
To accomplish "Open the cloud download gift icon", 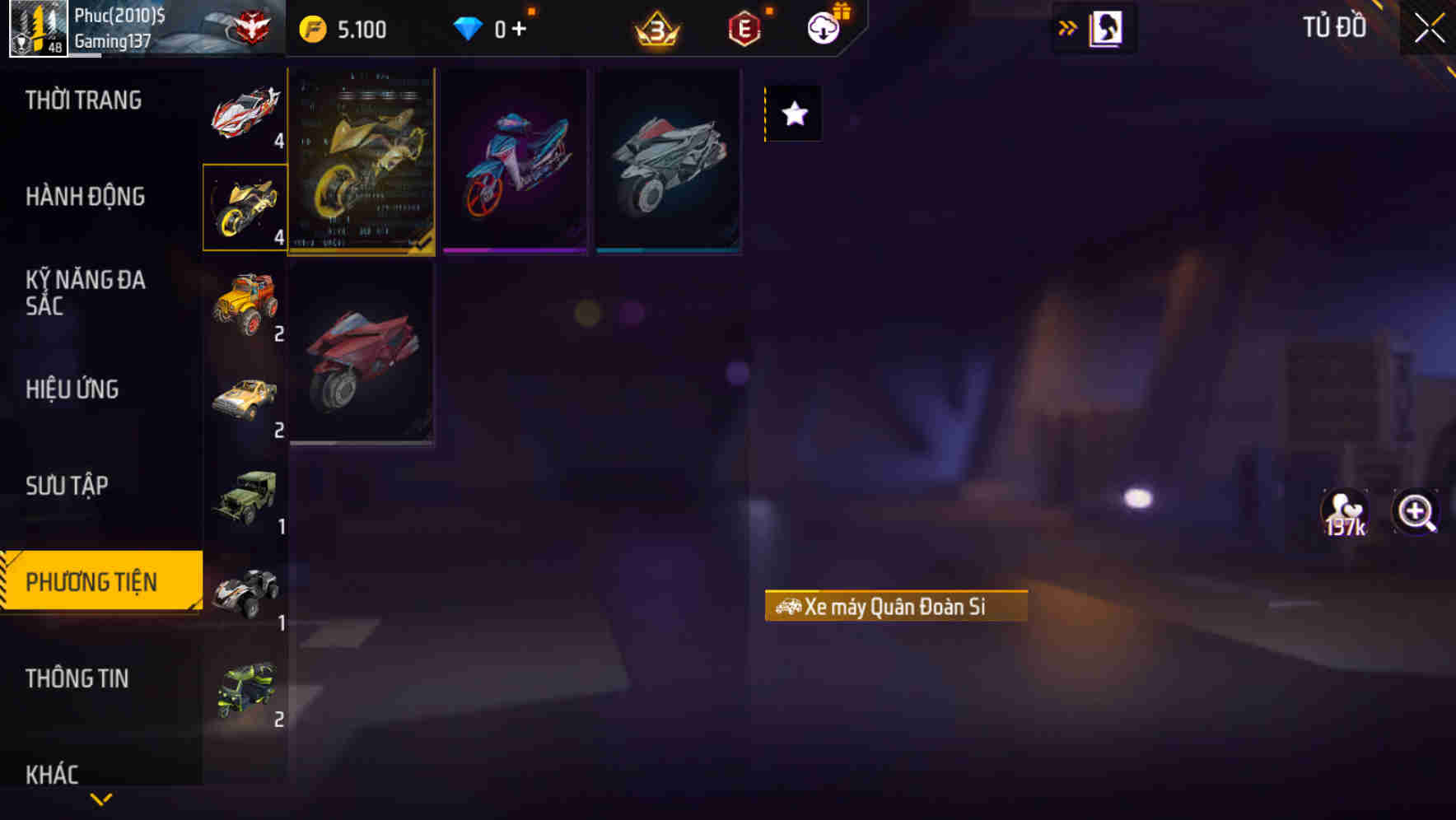I will 824,26.
